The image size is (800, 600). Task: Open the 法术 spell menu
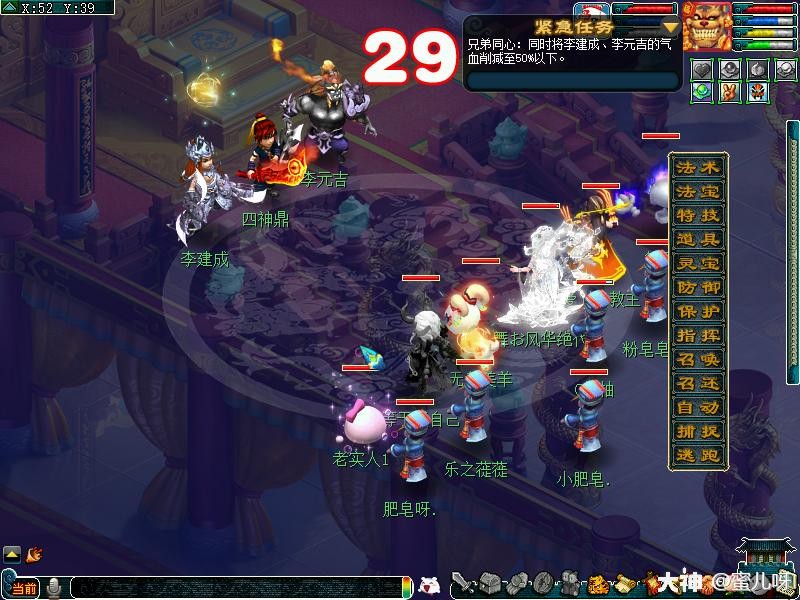(698, 167)
